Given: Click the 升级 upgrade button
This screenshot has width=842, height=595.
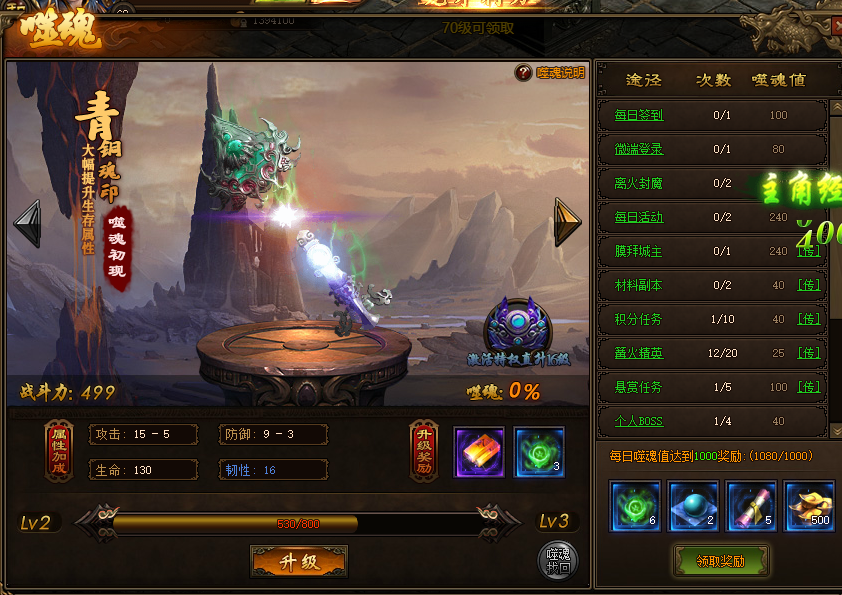Looking at the screenshot, I should point(298,562).
